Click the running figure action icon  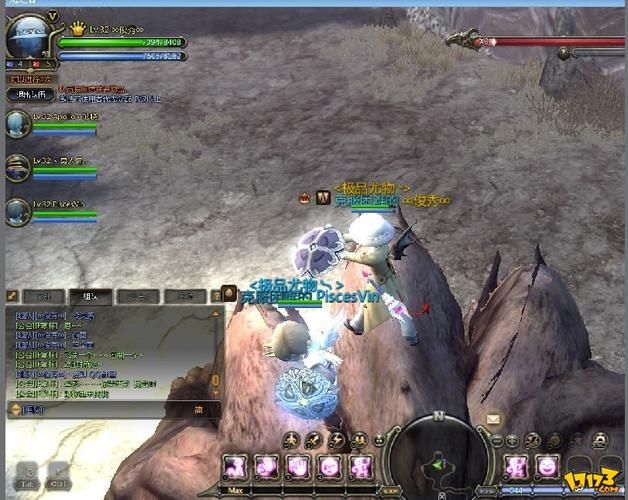pos(291,440)
